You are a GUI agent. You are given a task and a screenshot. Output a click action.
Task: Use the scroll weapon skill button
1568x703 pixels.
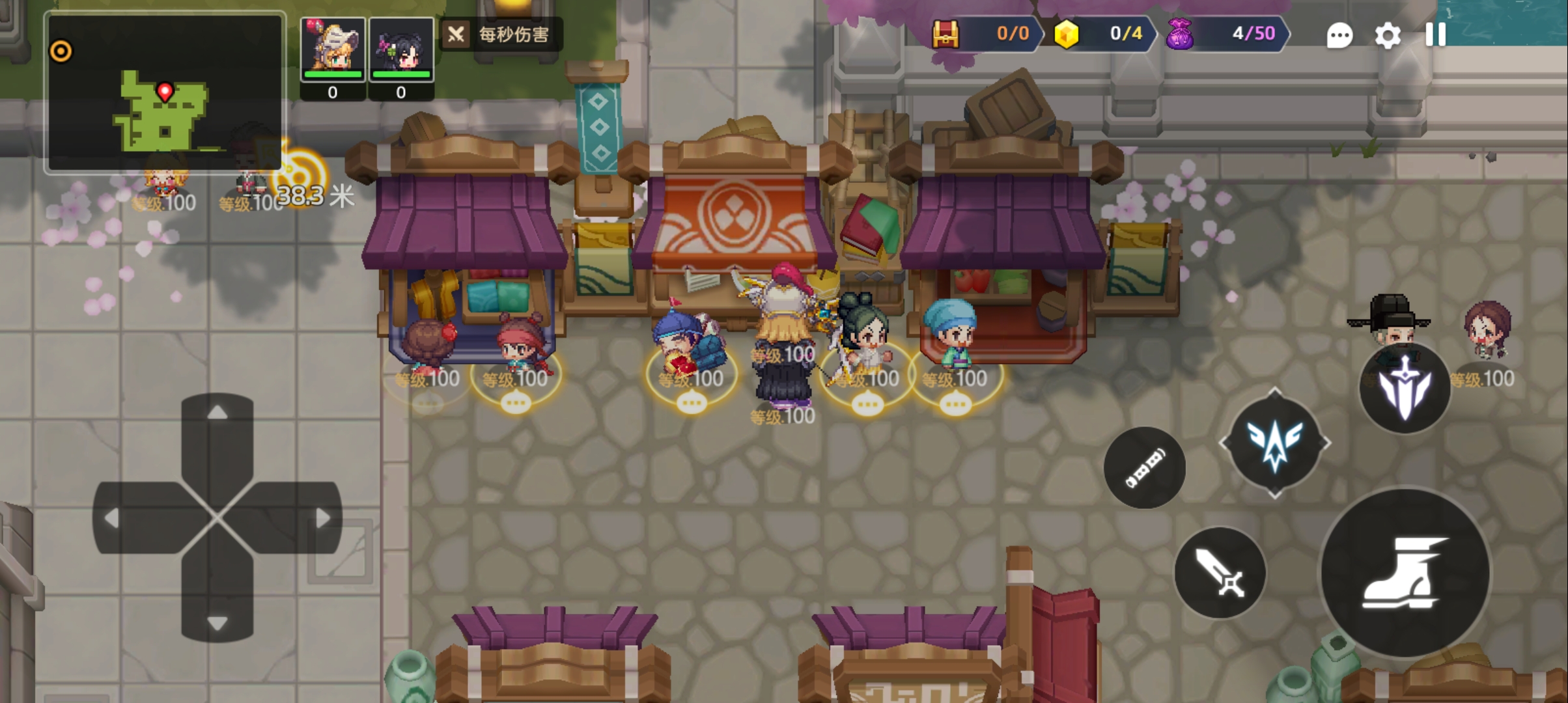tap(1144, 468)
